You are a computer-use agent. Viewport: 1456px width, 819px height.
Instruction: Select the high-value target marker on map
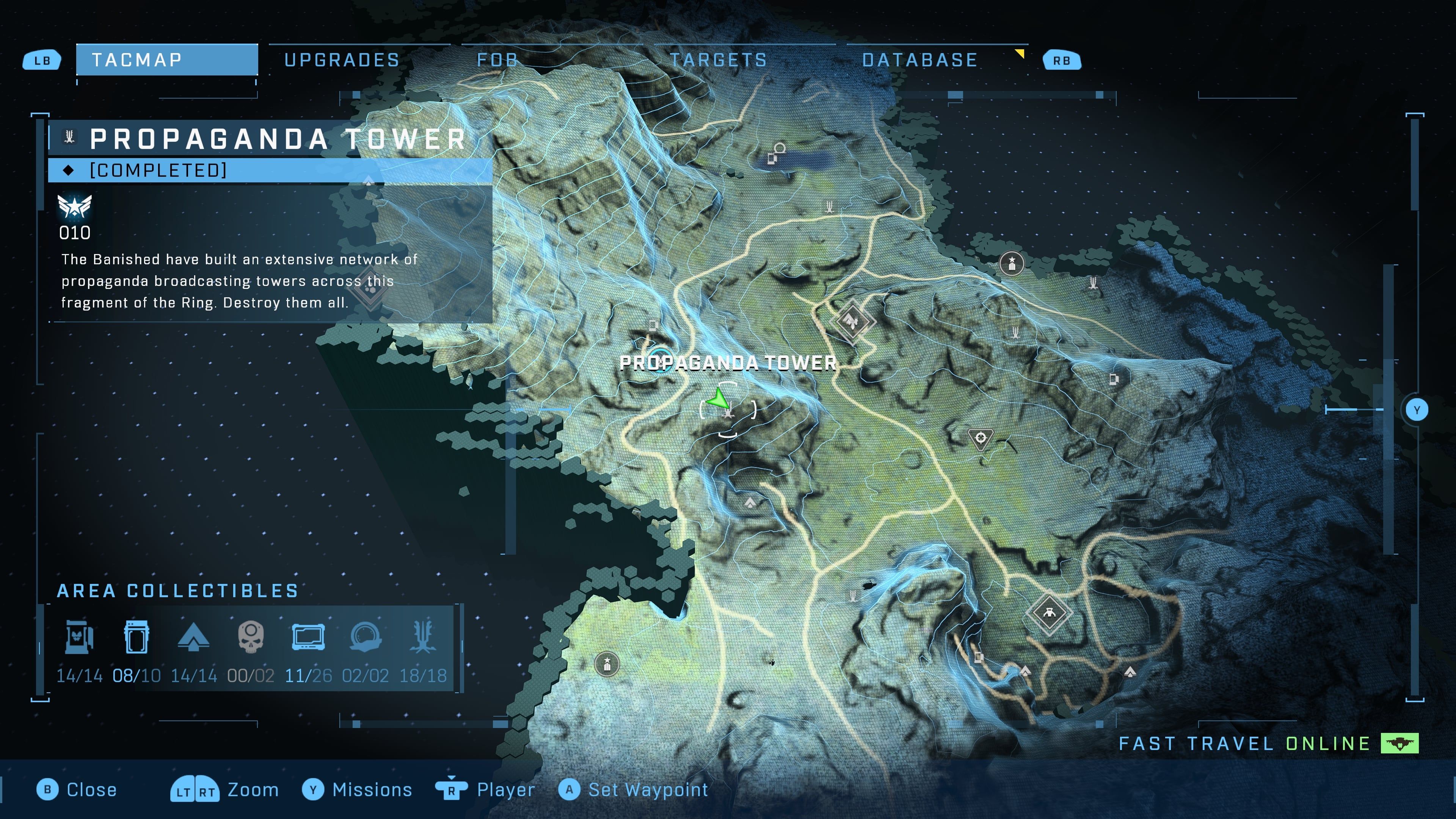[981, 438]
